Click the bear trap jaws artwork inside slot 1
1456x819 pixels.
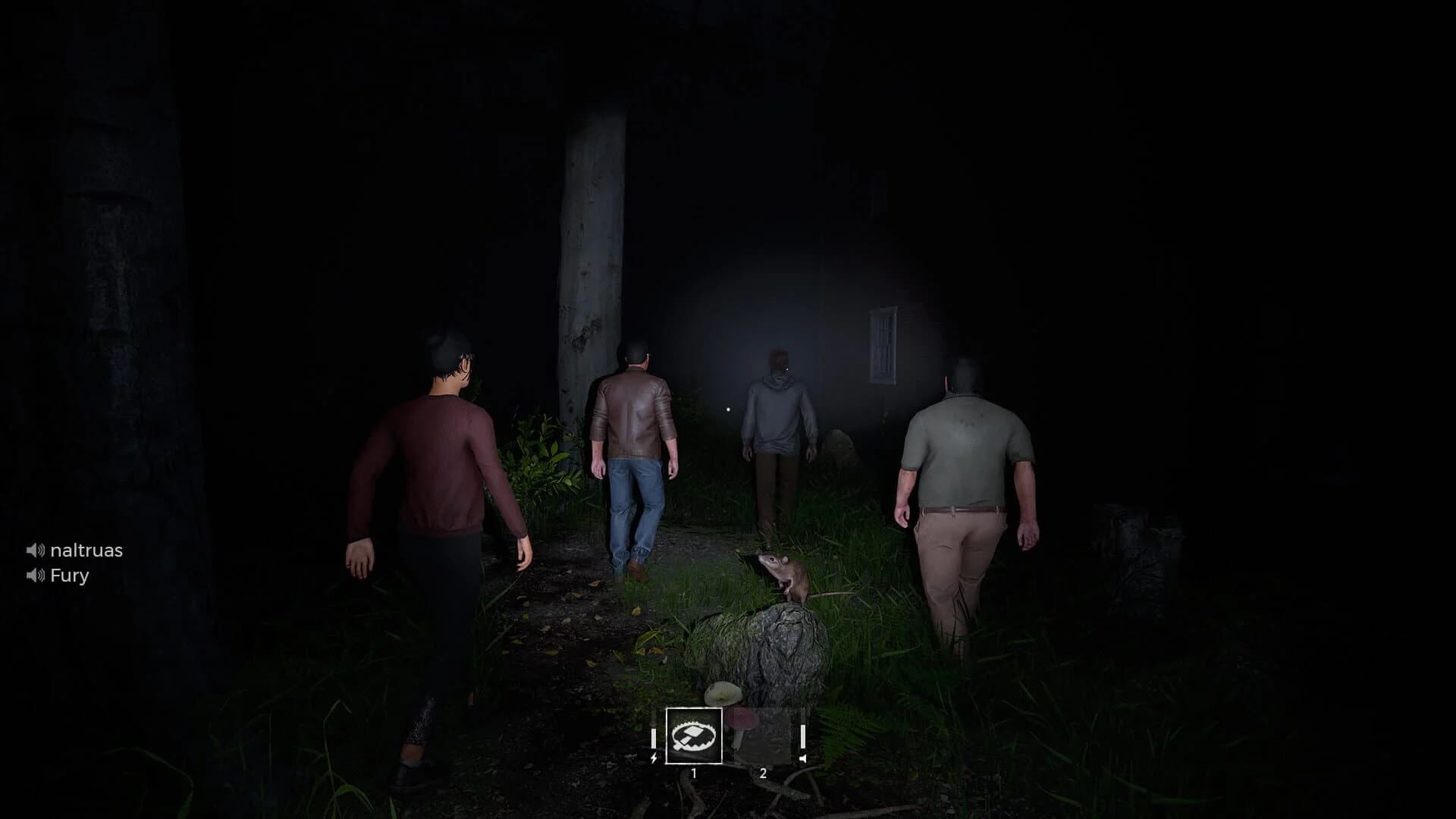[694, 737]
